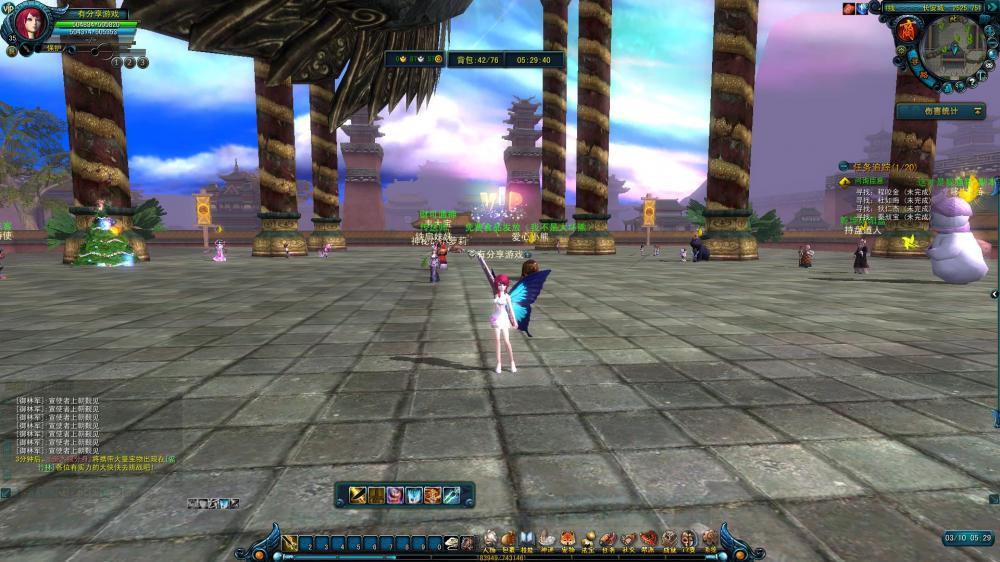Select the golden slash skill in floating bar
1000x562 pixels.
point(357,495)
